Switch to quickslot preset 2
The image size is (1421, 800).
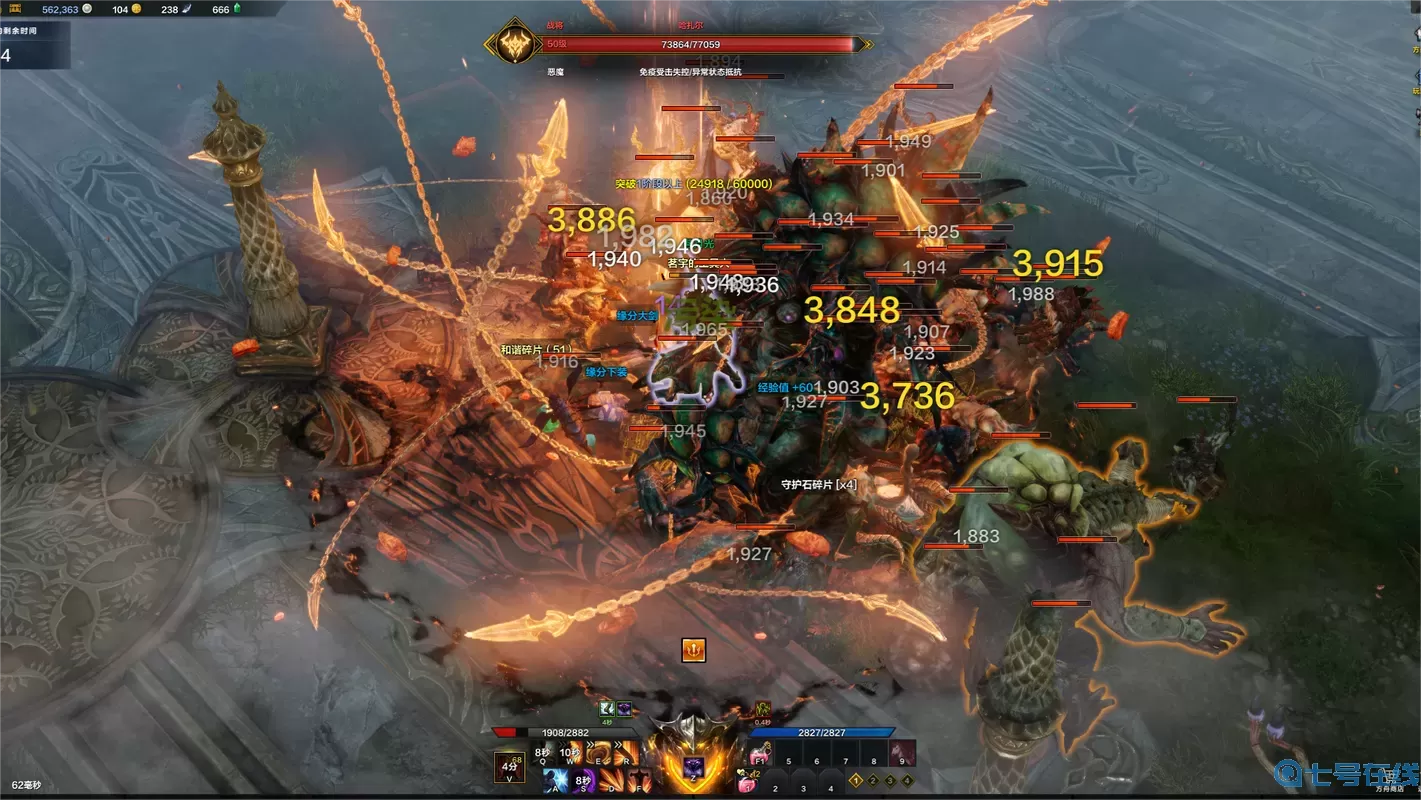pos(873,780)
